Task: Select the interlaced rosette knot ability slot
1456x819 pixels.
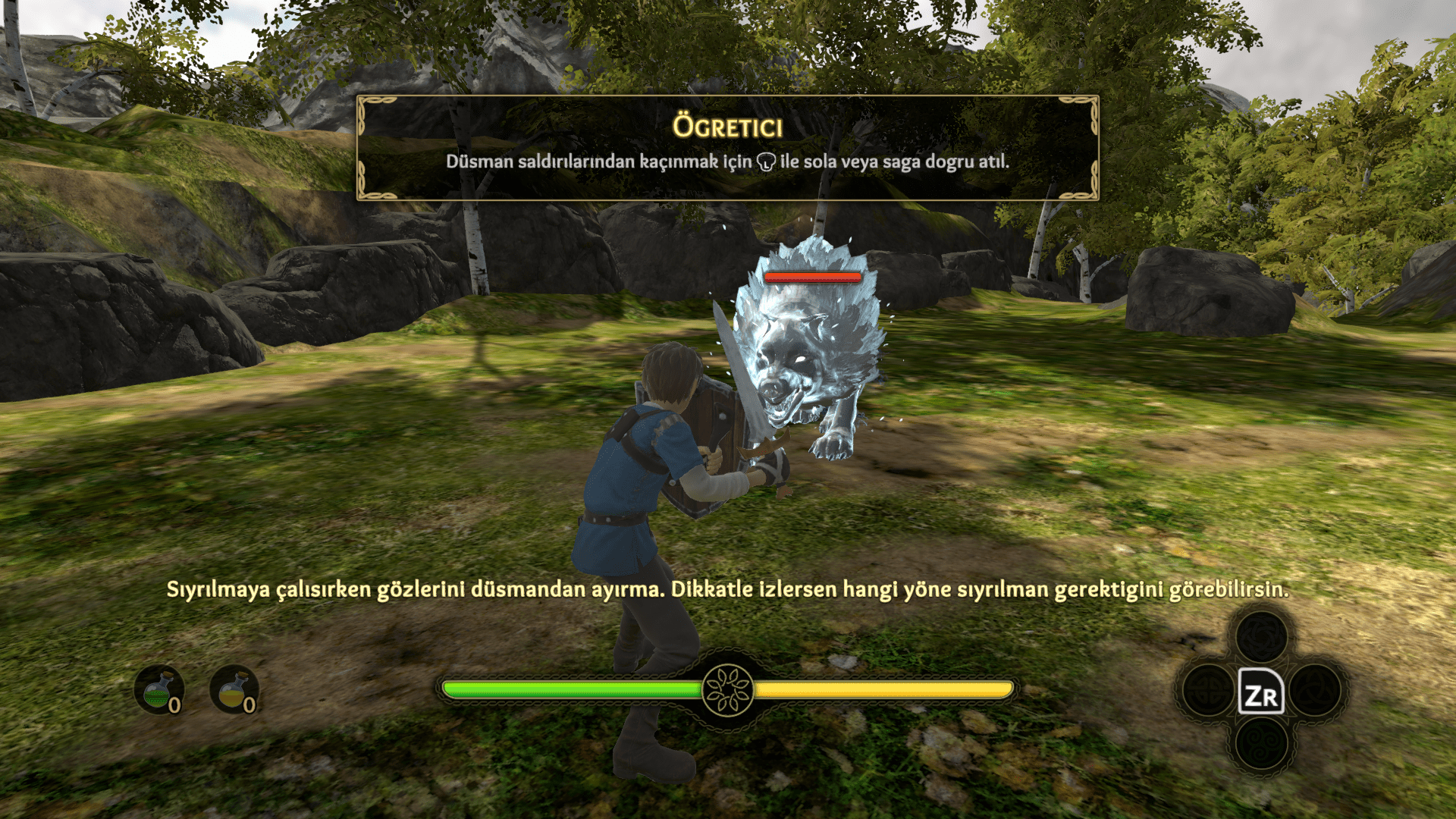Action: pyautogui.click(x=1262, y=637)
